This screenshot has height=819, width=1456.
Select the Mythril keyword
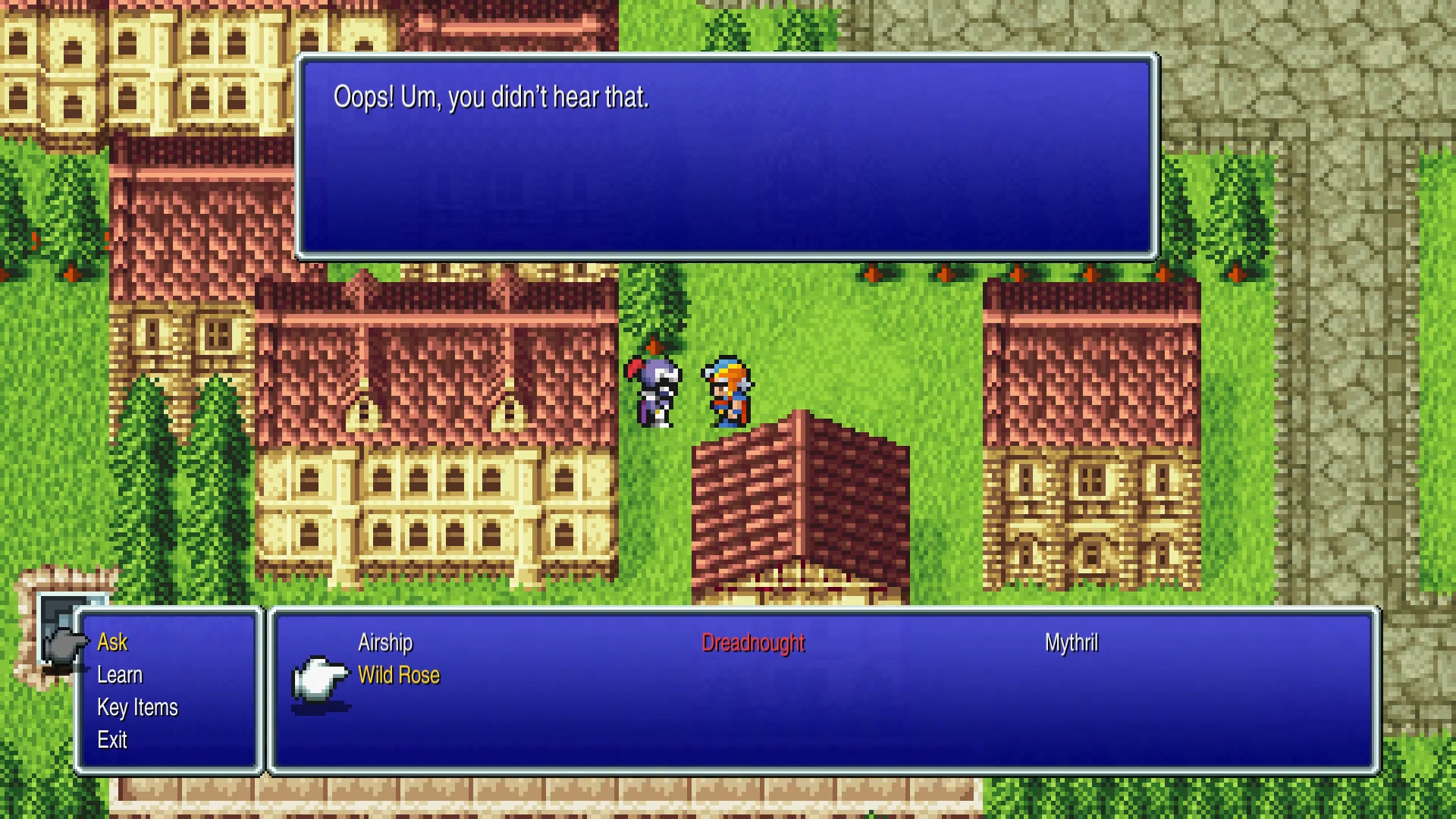tap(1072, 642)
